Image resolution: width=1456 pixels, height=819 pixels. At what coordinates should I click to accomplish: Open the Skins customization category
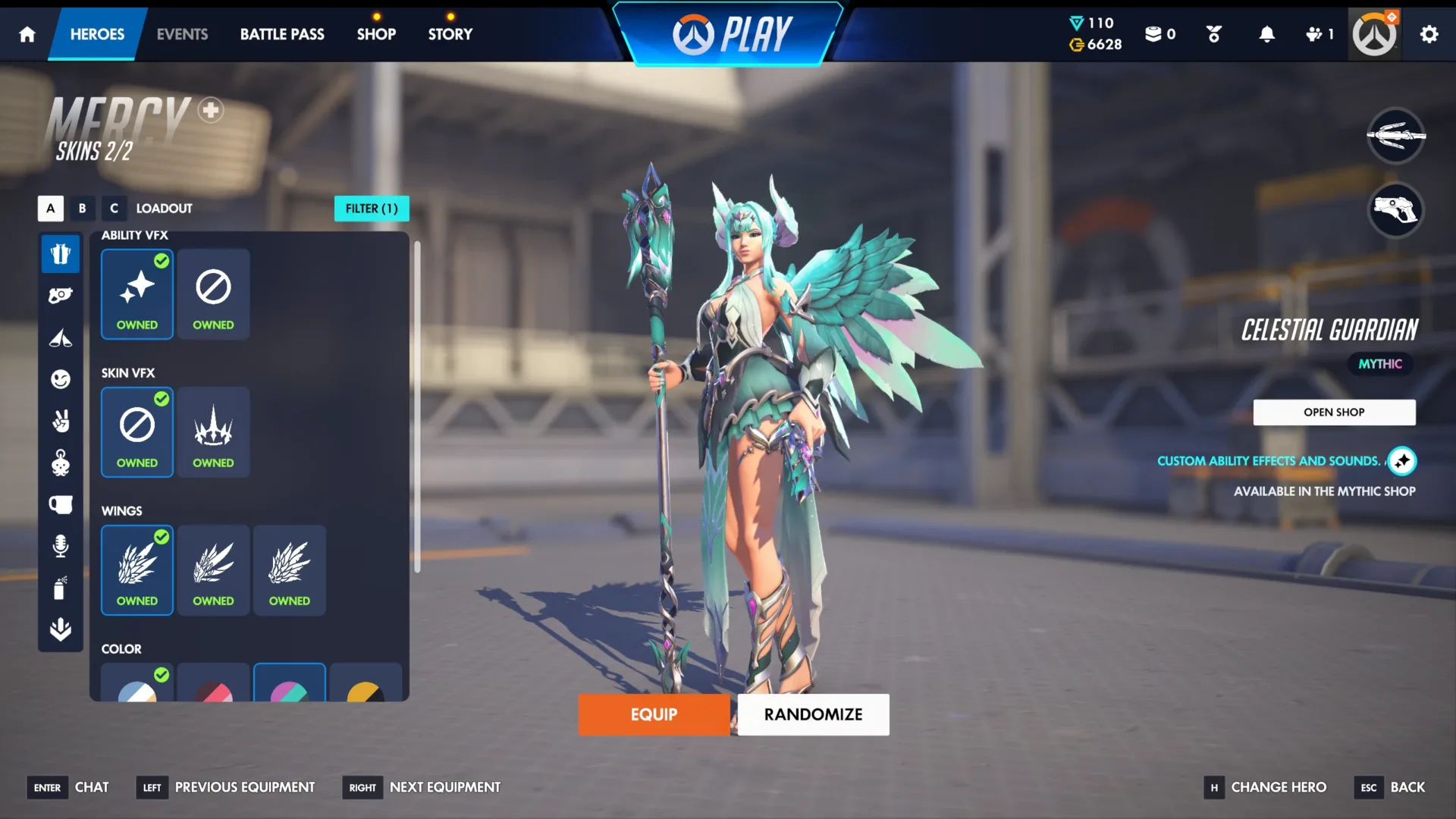[61, 254]
